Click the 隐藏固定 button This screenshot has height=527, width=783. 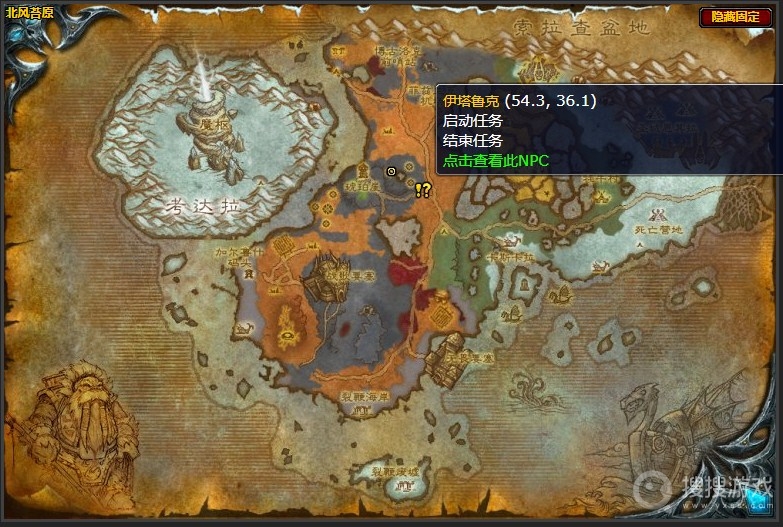(x=735, y=17)
